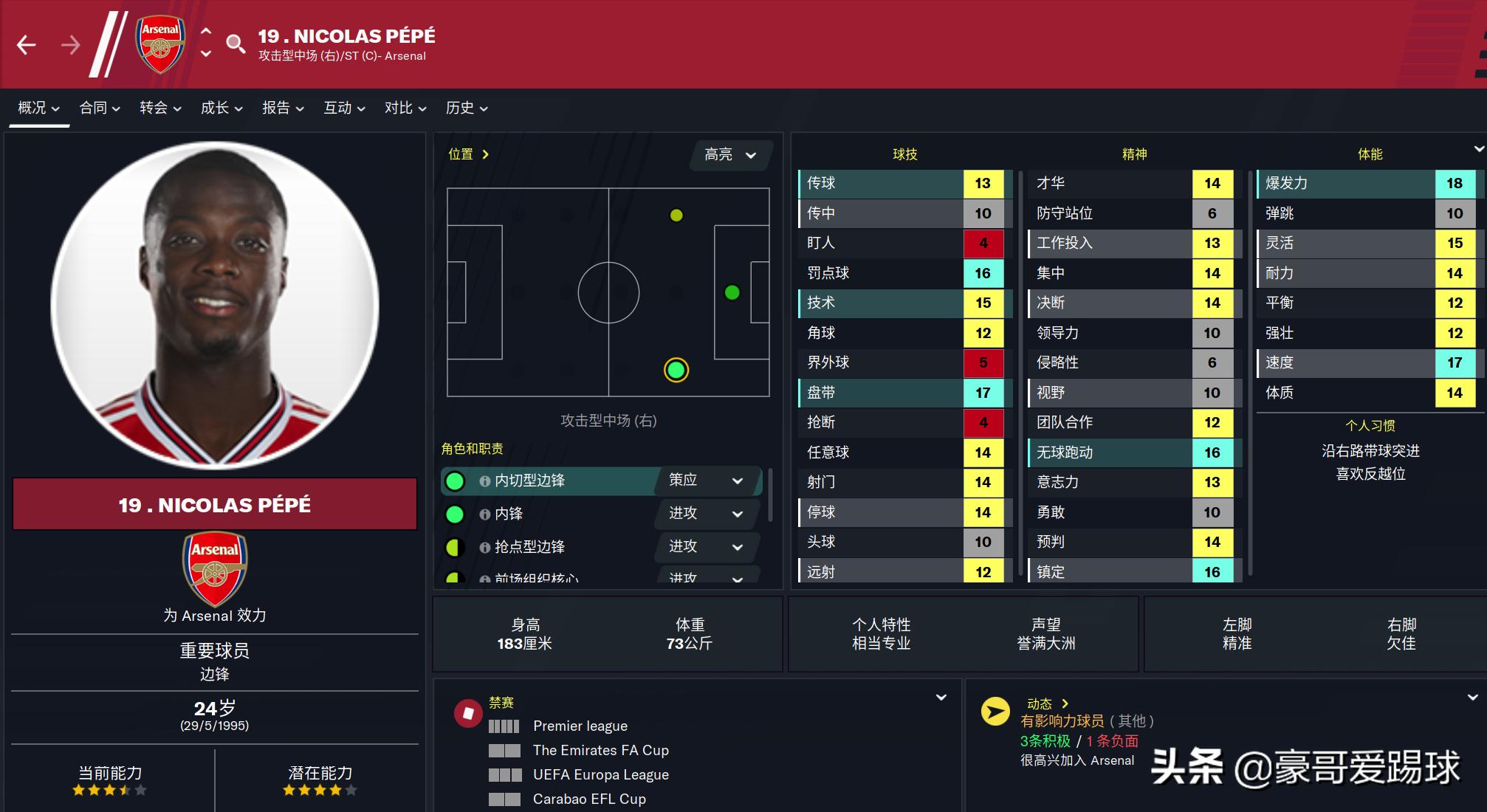Open the 合同 contract menu

(x=100, y=108)
